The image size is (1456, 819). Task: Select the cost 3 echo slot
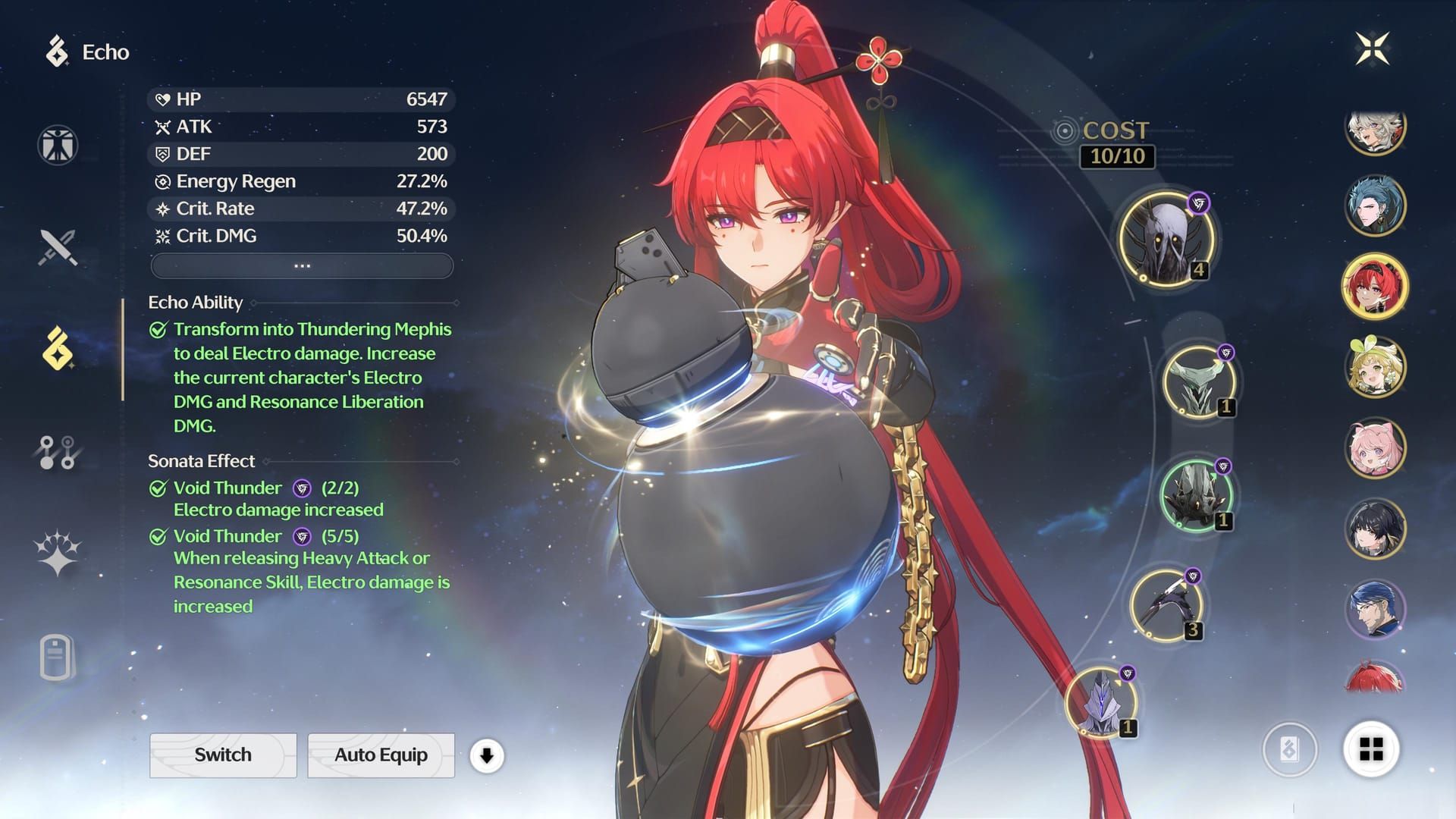coord(1166,606)
